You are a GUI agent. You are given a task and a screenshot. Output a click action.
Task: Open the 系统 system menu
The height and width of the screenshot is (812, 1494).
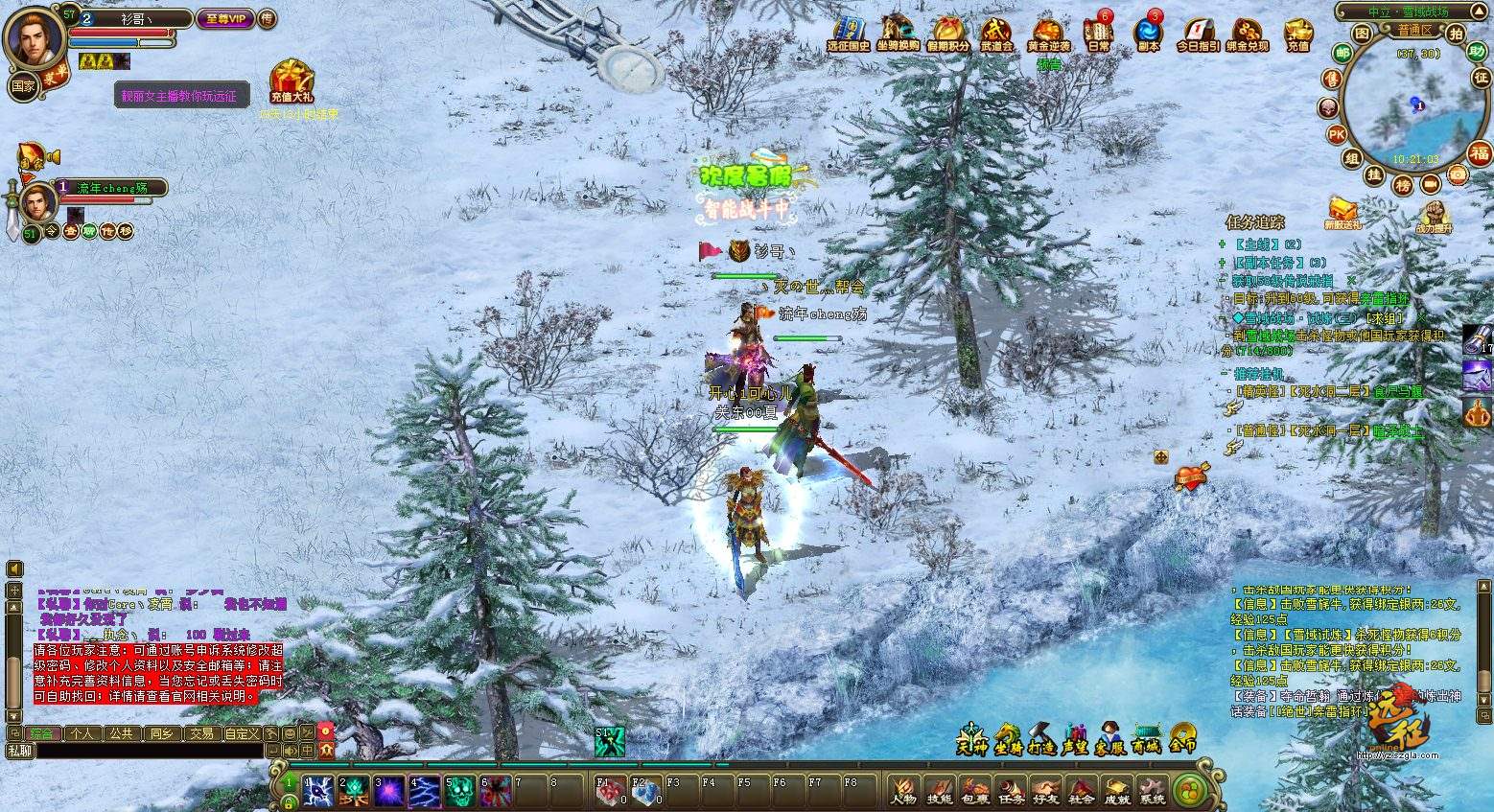(x=1152, y=789)
